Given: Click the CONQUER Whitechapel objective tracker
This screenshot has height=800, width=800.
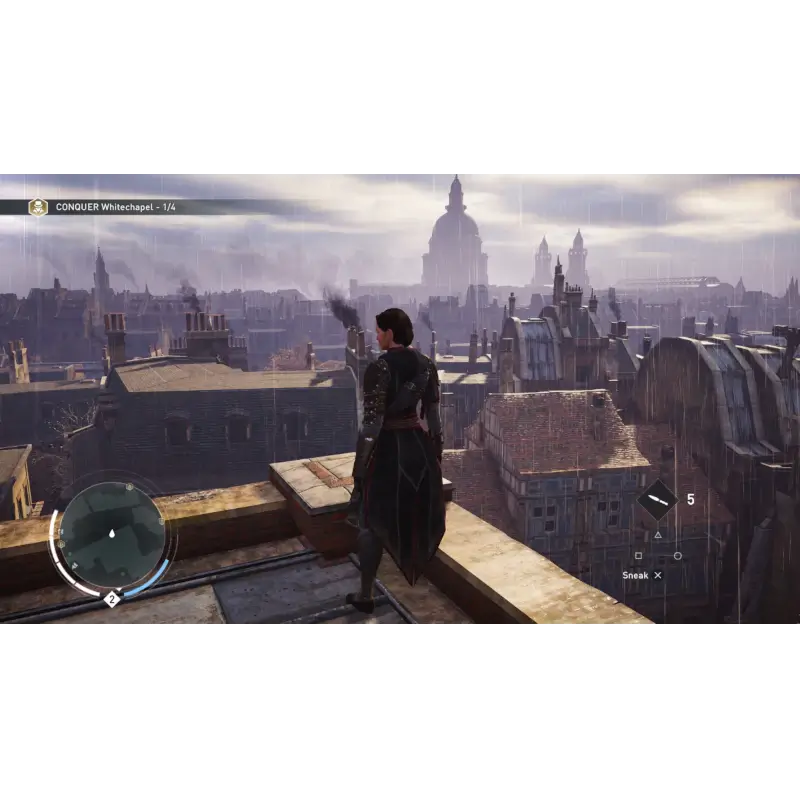Looking at the screenshot, I should pyautogui.click(x=116, y=207).
